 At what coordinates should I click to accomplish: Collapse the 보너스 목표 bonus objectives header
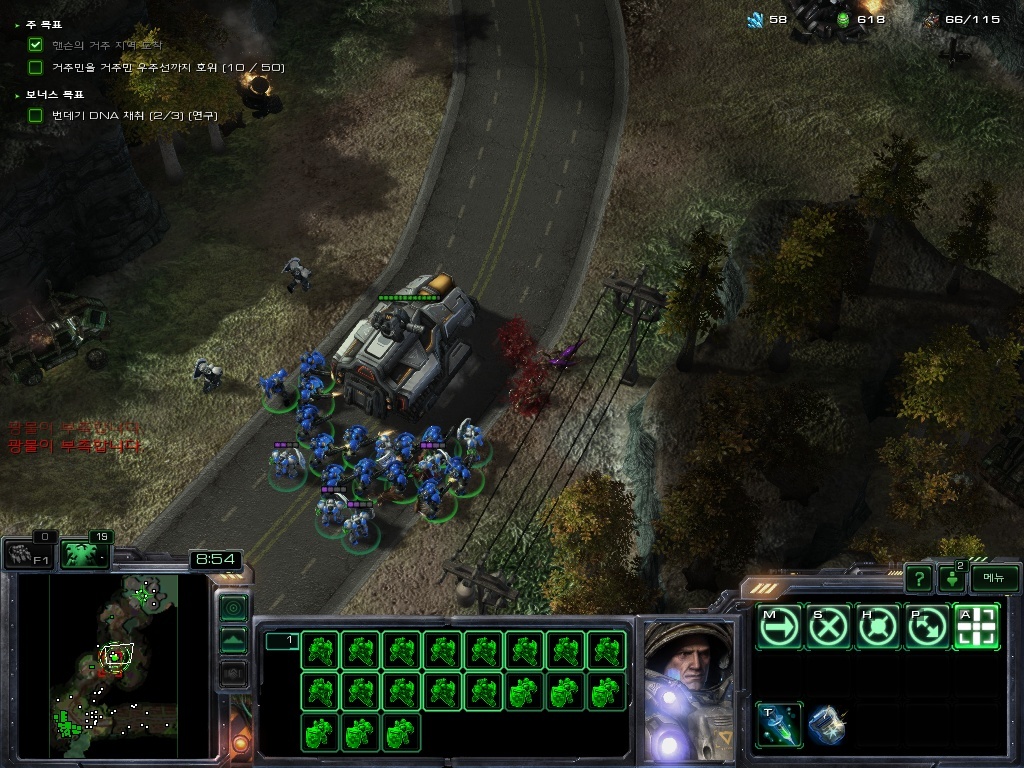click(53, 94)
